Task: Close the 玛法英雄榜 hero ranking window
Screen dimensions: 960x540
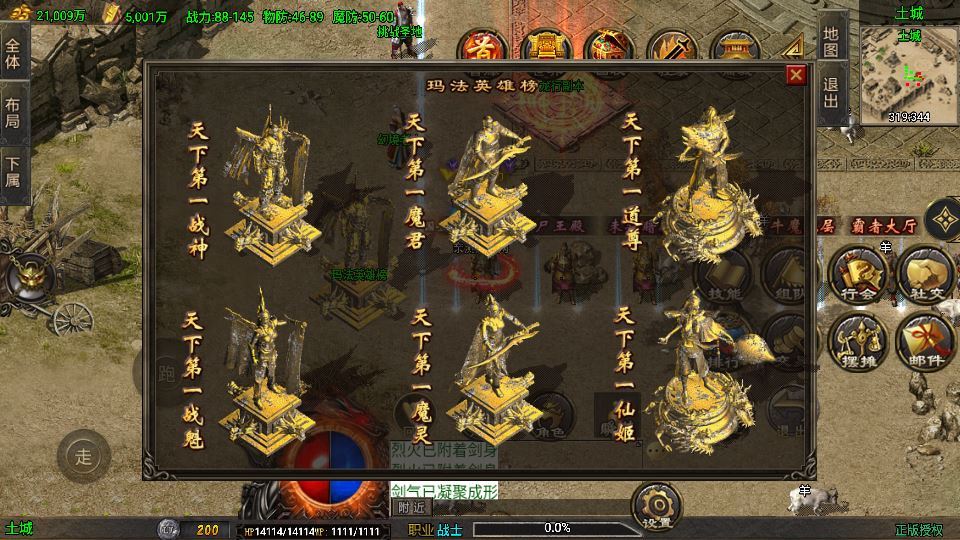Action: pyautogui.click(x=796, y=75)
